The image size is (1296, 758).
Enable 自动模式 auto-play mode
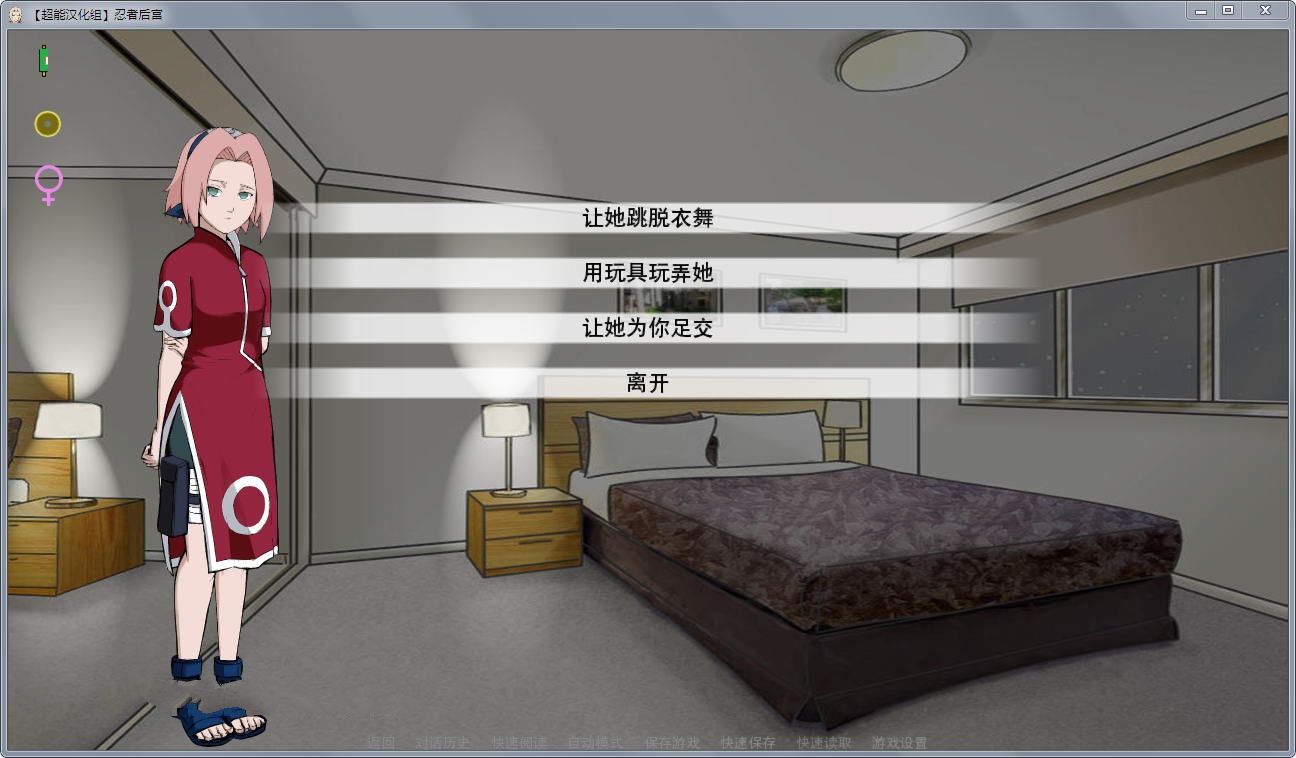pyautogui.click(x=594, y=743)
